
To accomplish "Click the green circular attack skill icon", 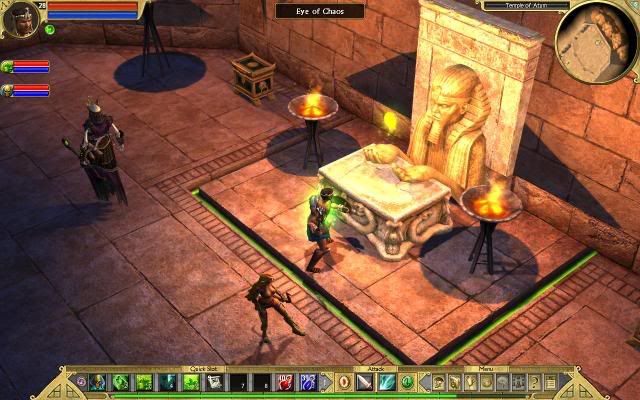I will (x=407, y=381).
